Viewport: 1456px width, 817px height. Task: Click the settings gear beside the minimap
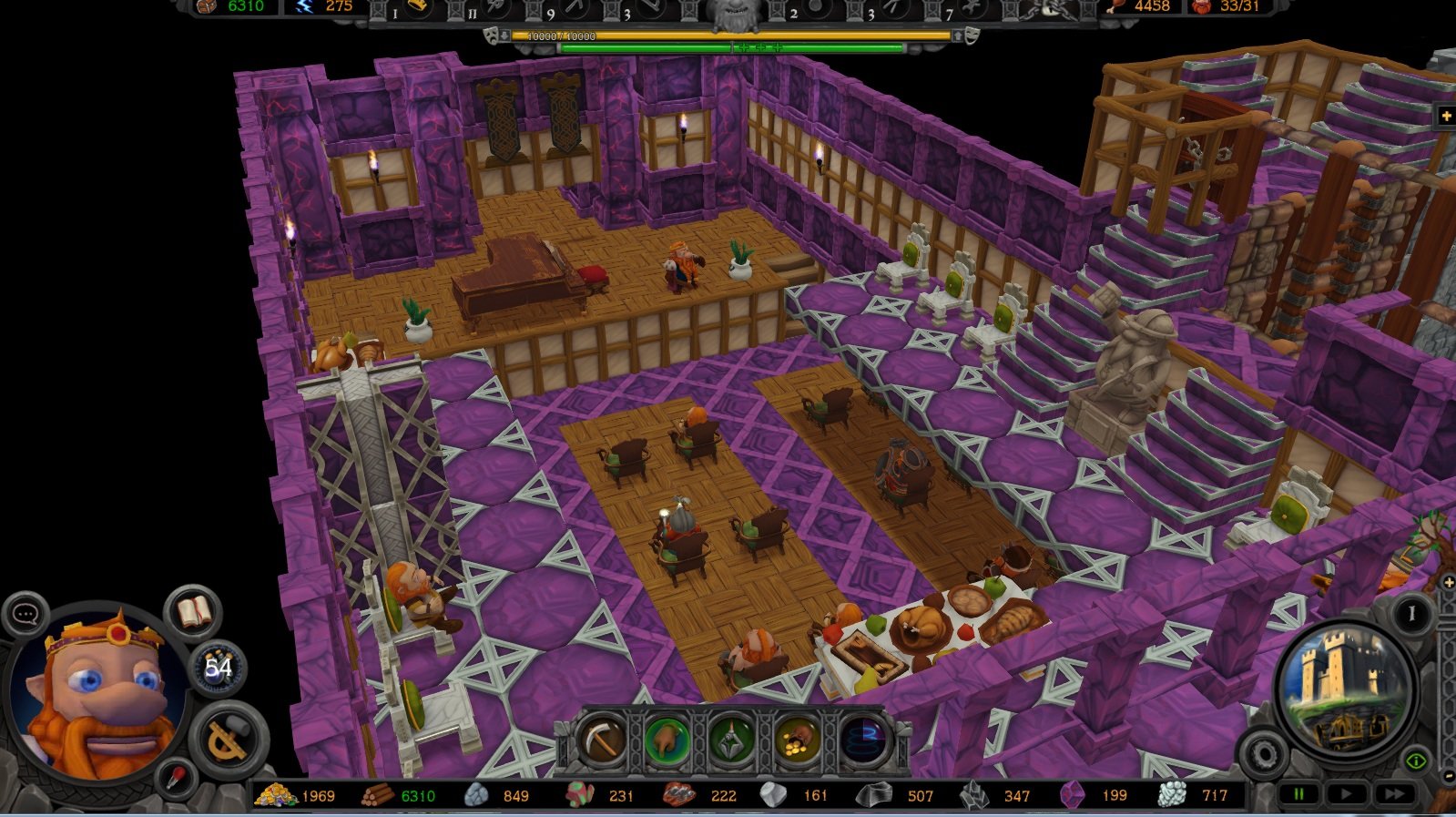1267,754
